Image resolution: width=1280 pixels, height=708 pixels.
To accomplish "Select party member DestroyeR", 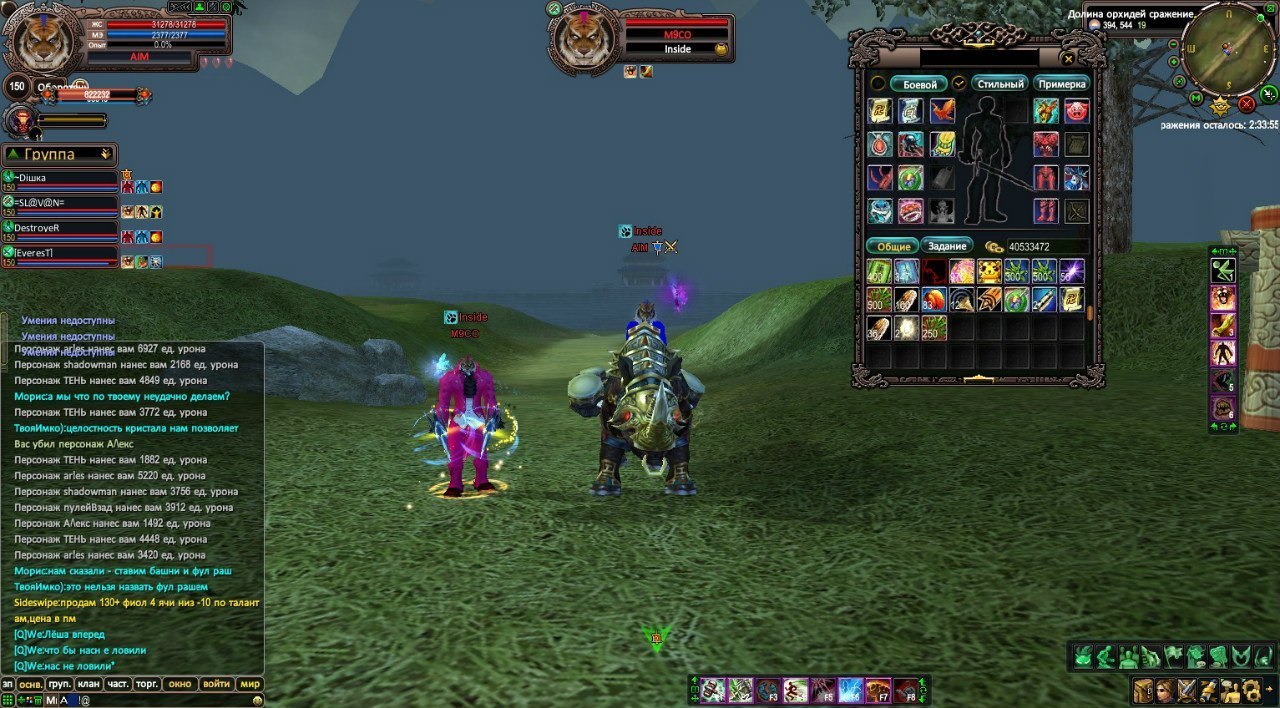I will [x=60, y=228].
